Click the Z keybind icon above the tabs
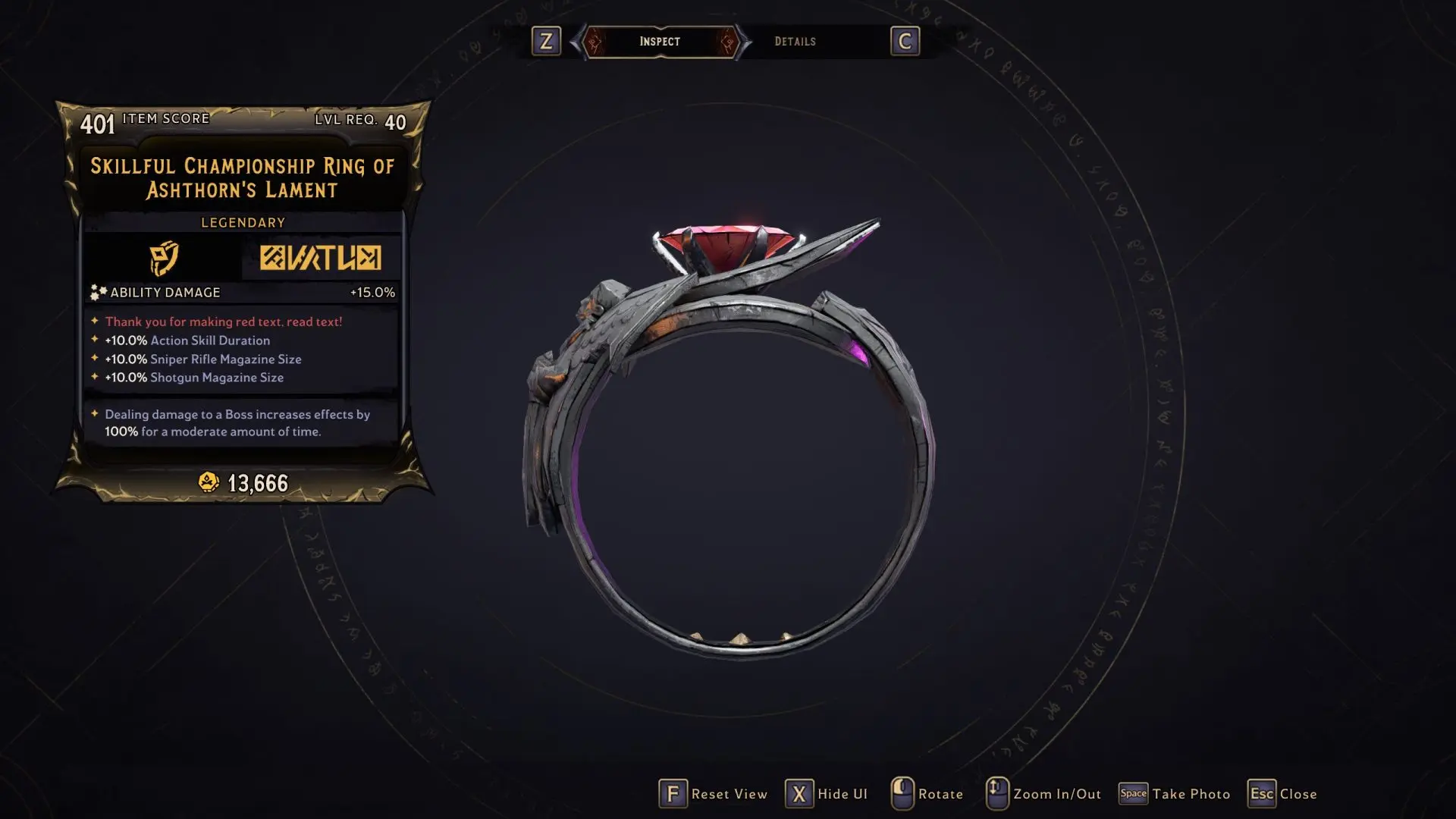Viewport: 1456px width, 819px height. click(548, 42)
